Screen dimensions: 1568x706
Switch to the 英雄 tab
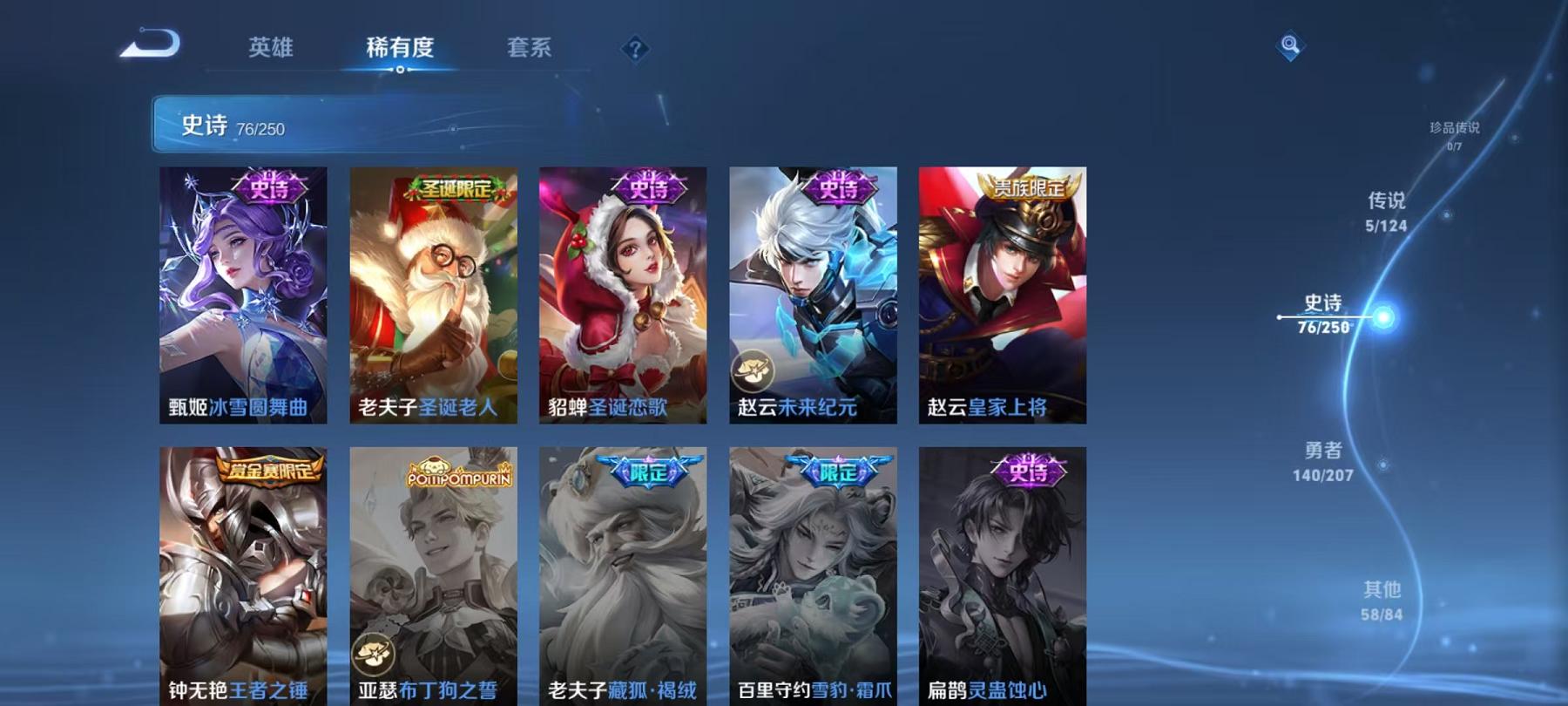coord(270,50)
